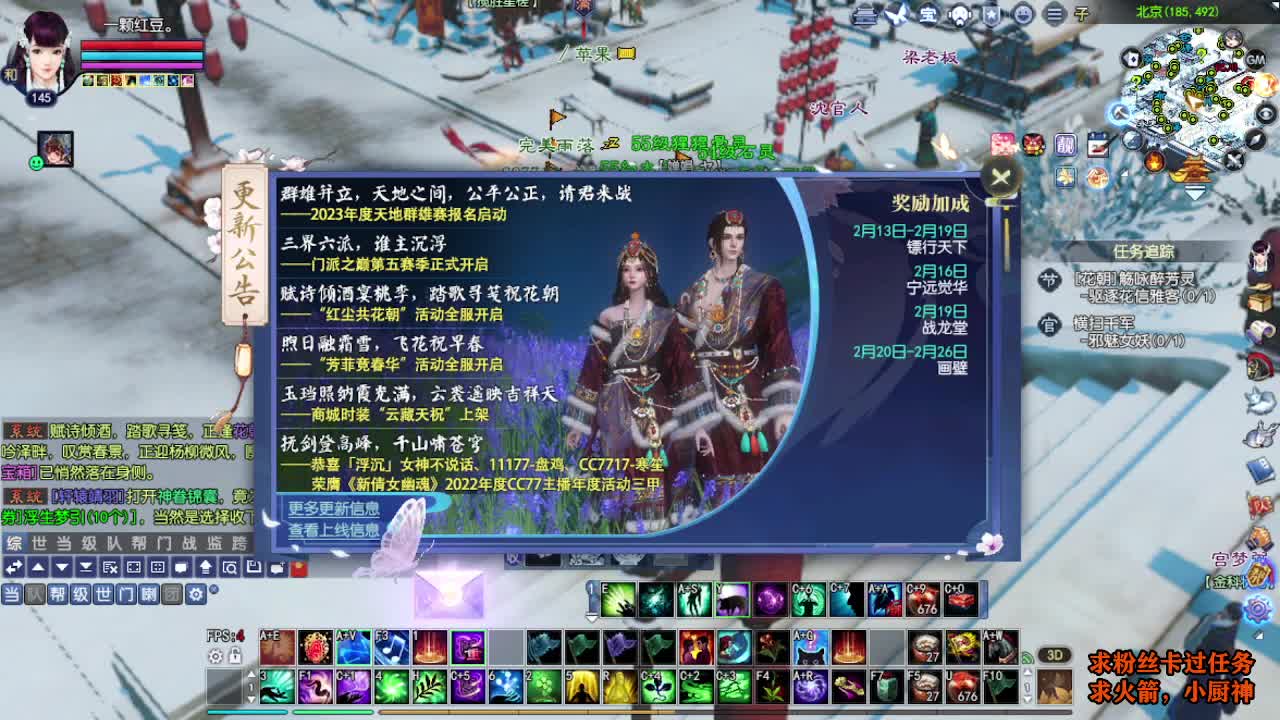Toggle the eye icon on the minimap edge

[x=1266, y=113]
